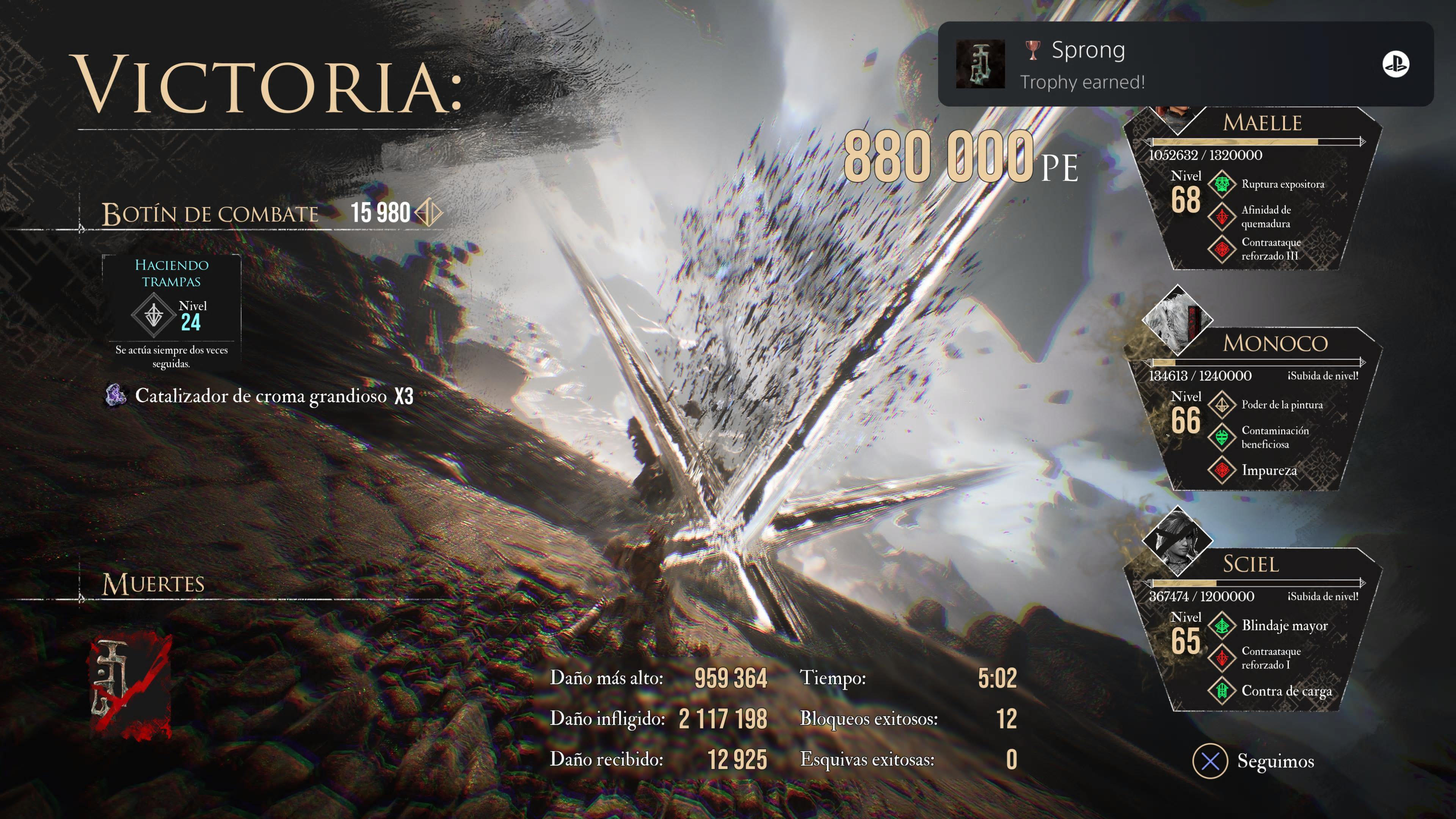Select Monoco's character portrait

[x=1177, y=320]
